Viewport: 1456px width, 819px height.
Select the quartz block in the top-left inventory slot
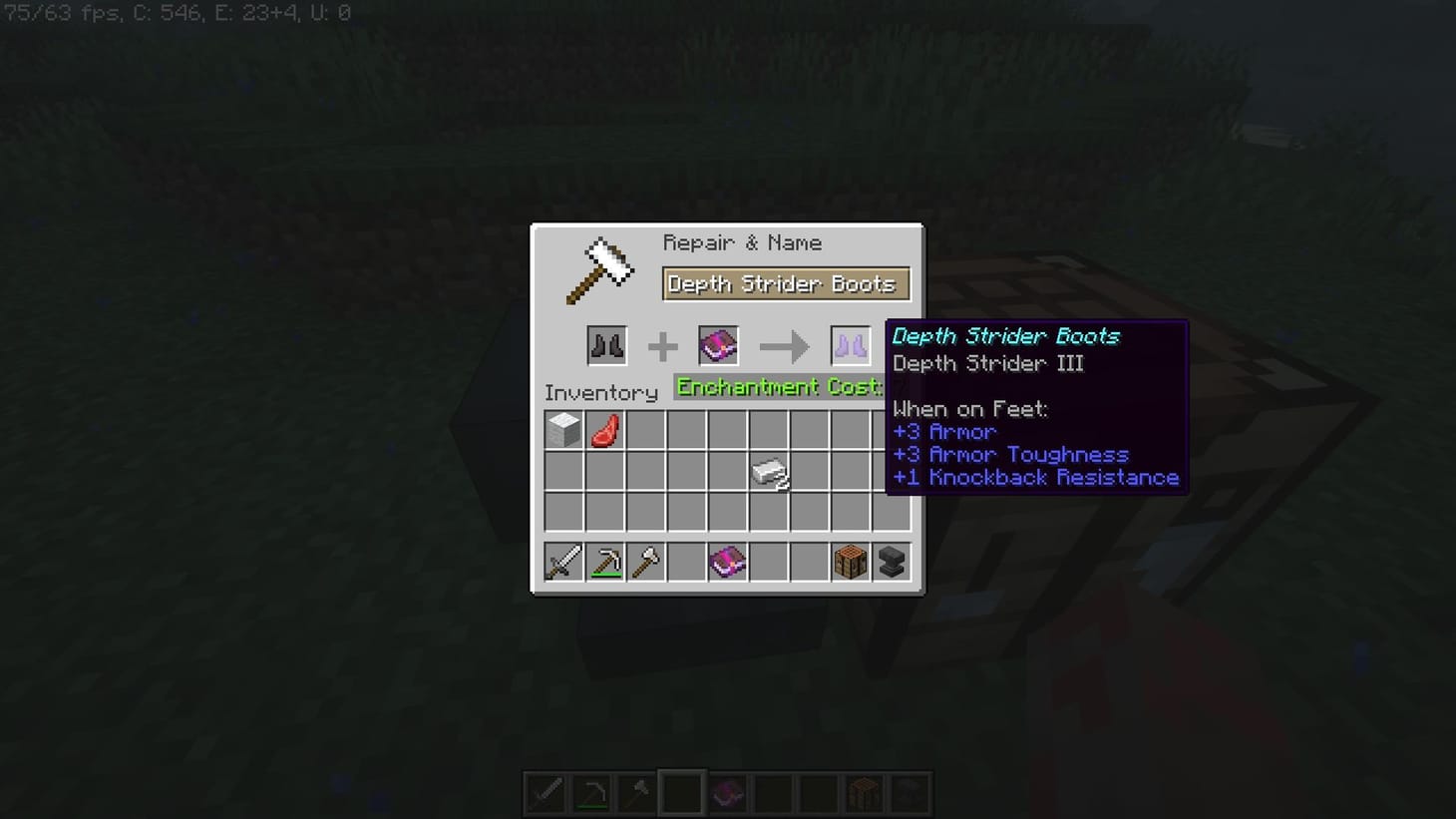(x=563, y=430)
